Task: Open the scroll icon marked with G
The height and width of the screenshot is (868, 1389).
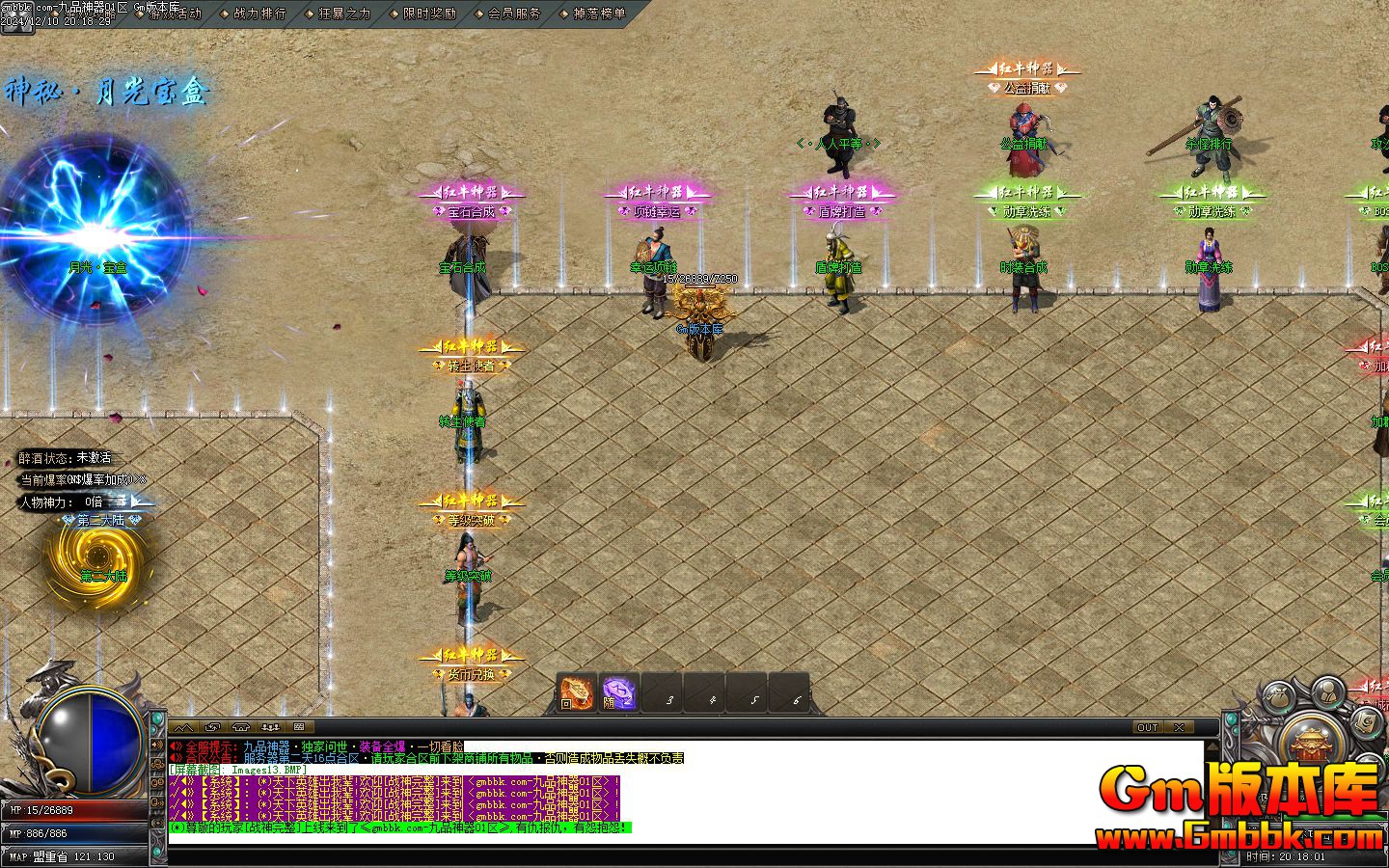Action: [1366, 720]
